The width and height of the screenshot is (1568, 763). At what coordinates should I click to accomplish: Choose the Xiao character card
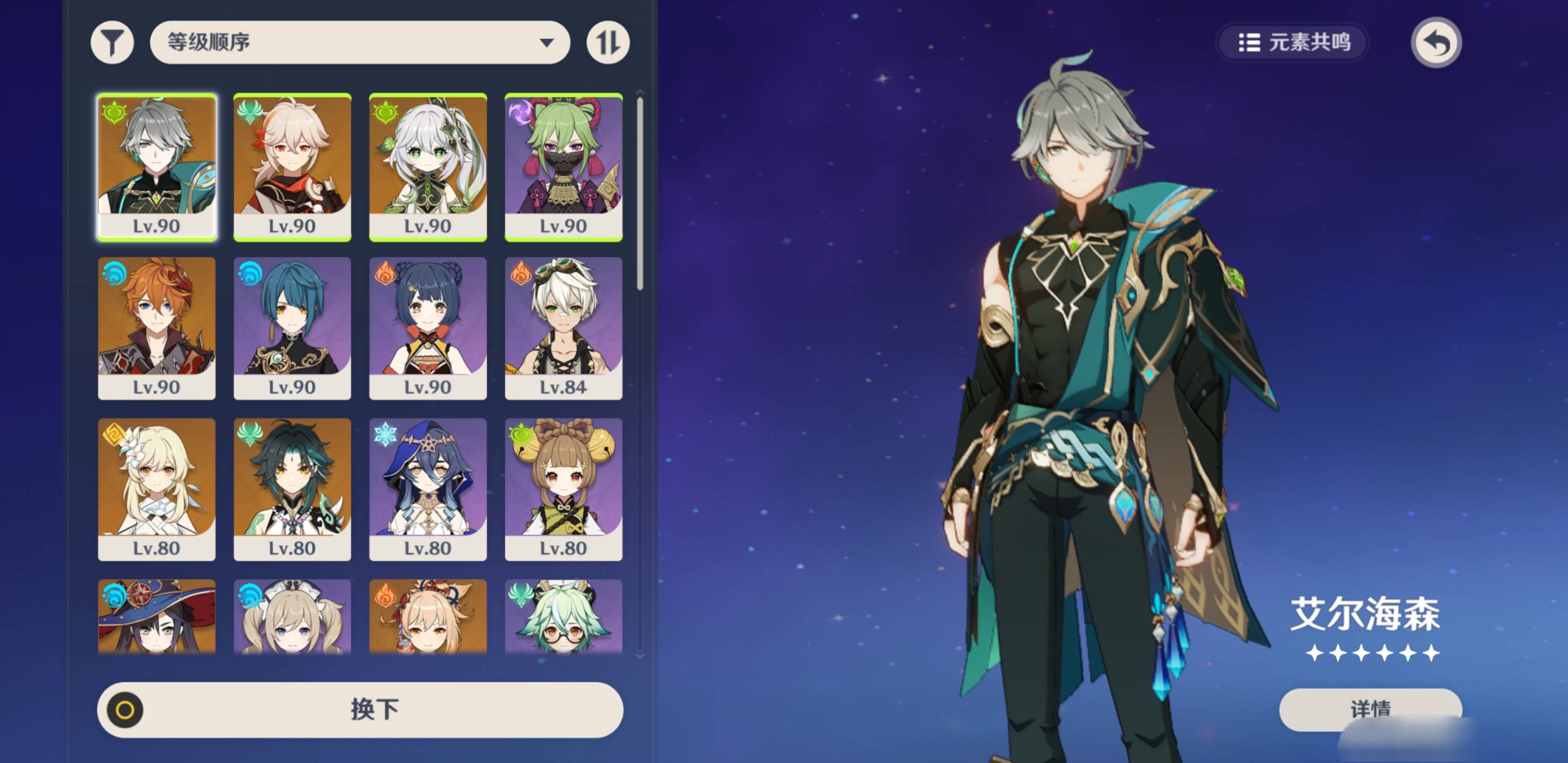pos(292,489)
